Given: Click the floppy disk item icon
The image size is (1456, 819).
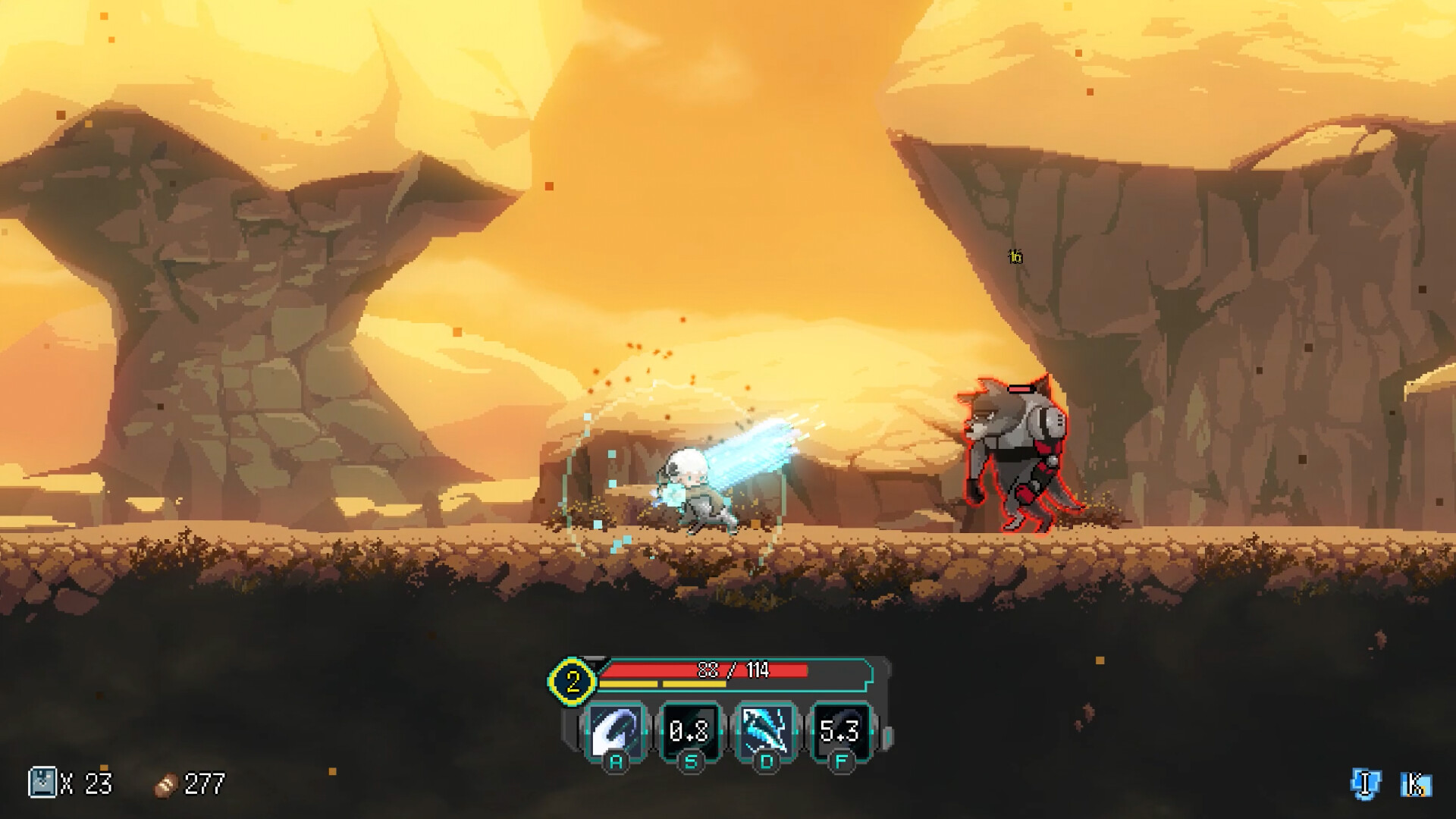Looking at the screenshot, I should (x=42, y=782).
